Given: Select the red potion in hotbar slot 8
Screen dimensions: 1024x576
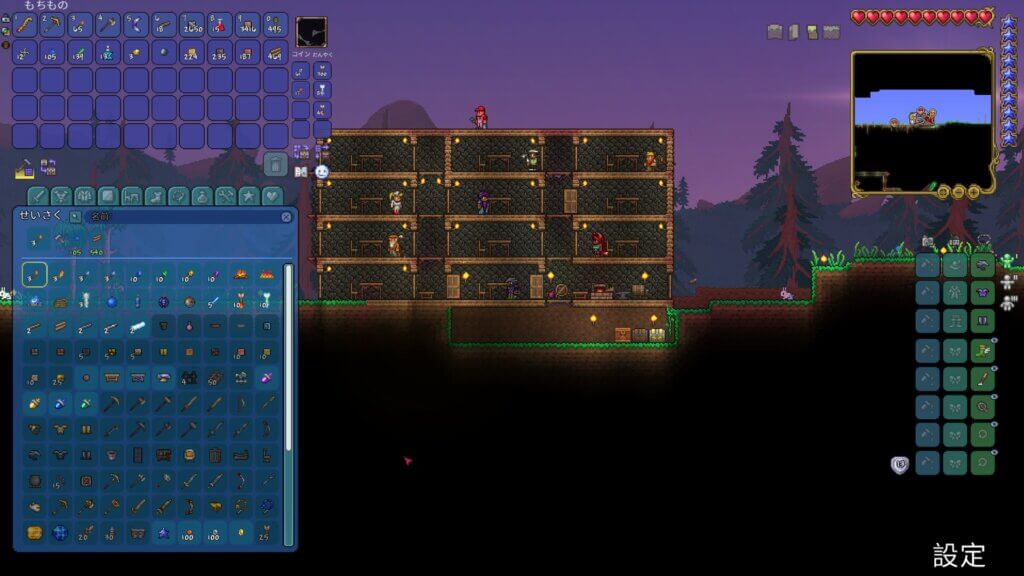Looking at the screenshot, I should [x=220, y=25].
